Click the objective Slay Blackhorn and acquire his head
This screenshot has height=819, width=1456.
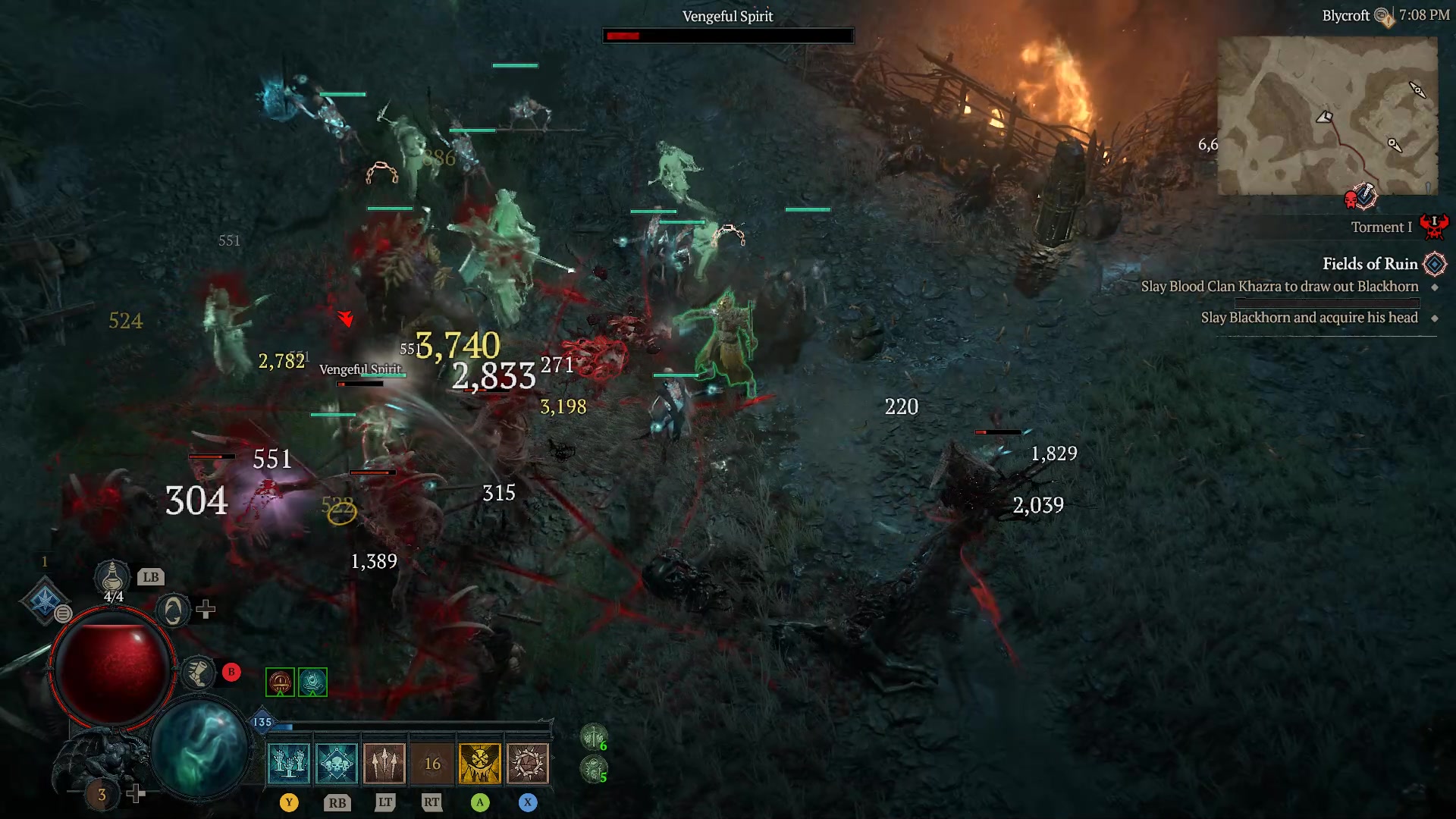coord(1309,318)
